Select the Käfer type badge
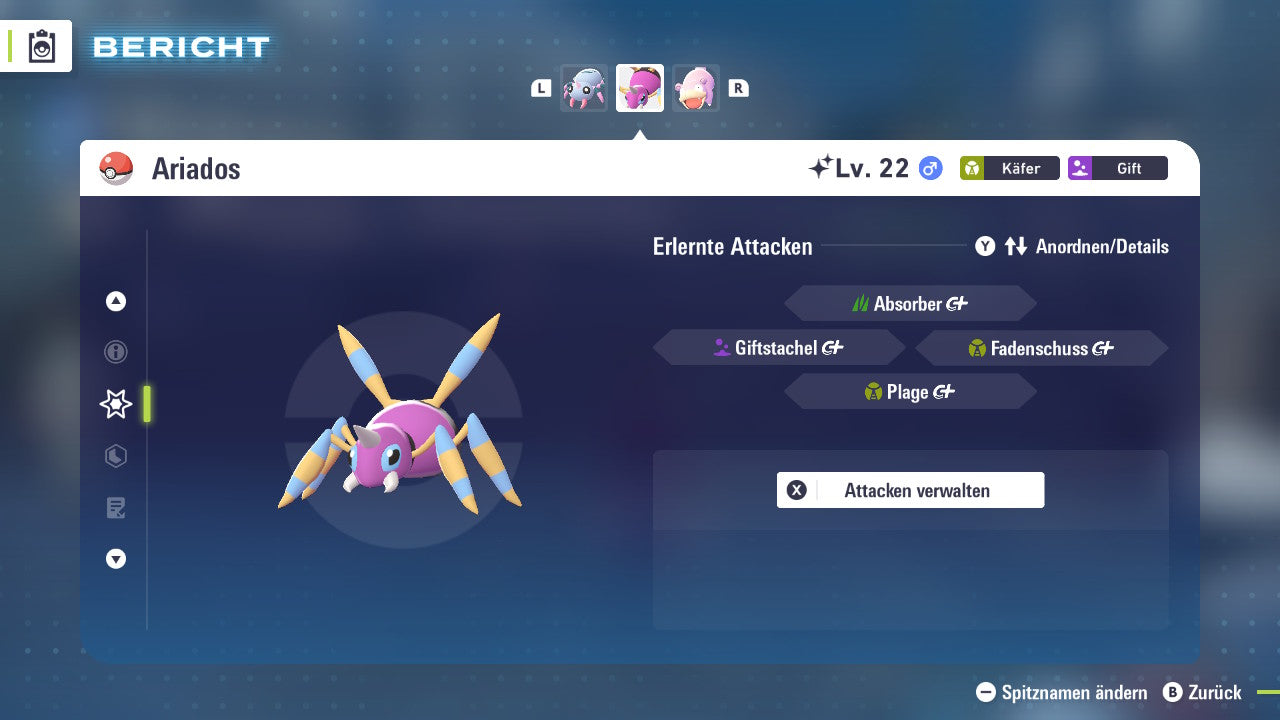The width and height of the screenshot is (1280, 720). pyautogui.click(x=1009, y=168)
